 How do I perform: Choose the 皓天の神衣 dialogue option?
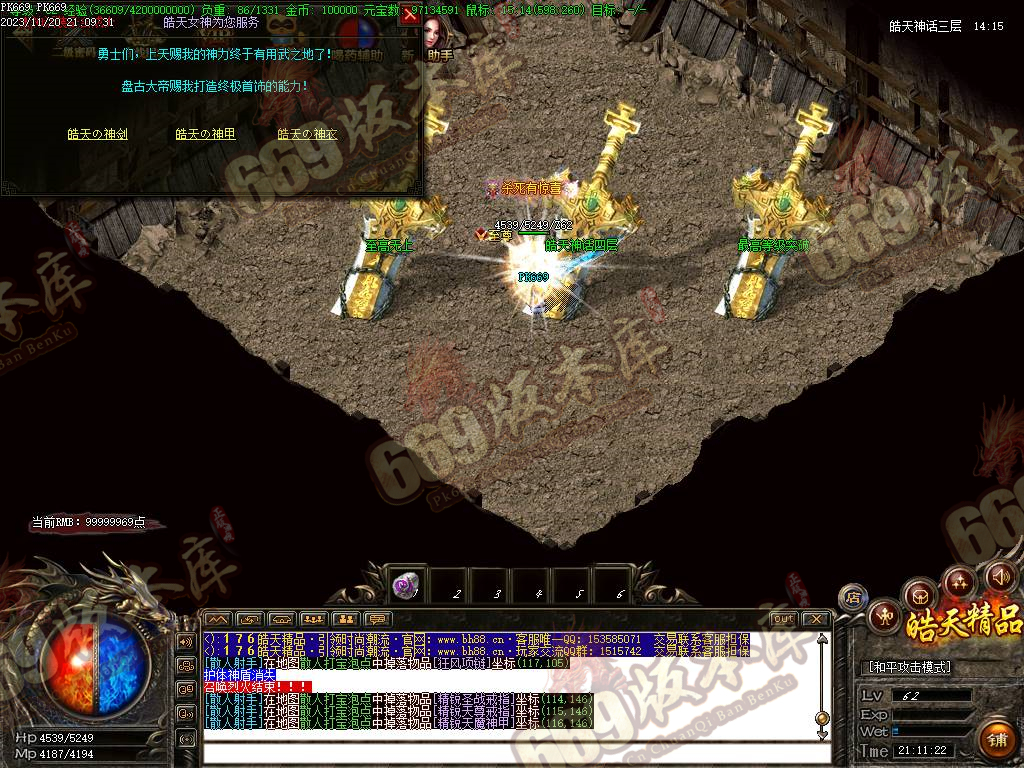307,134
